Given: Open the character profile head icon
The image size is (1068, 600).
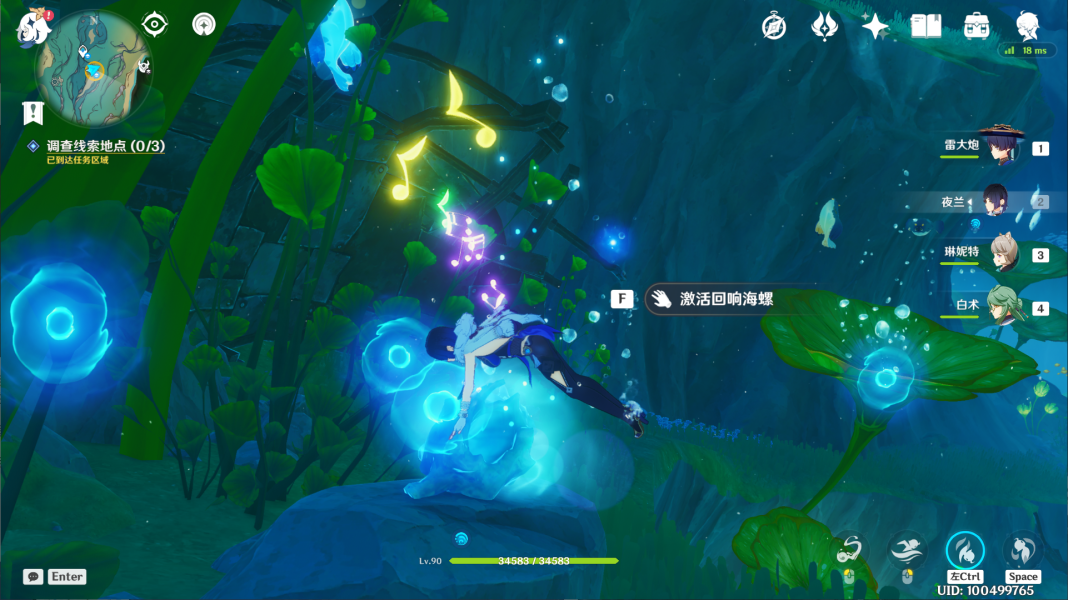Looking at the screenshot, I should click(x=1027, y=26).
